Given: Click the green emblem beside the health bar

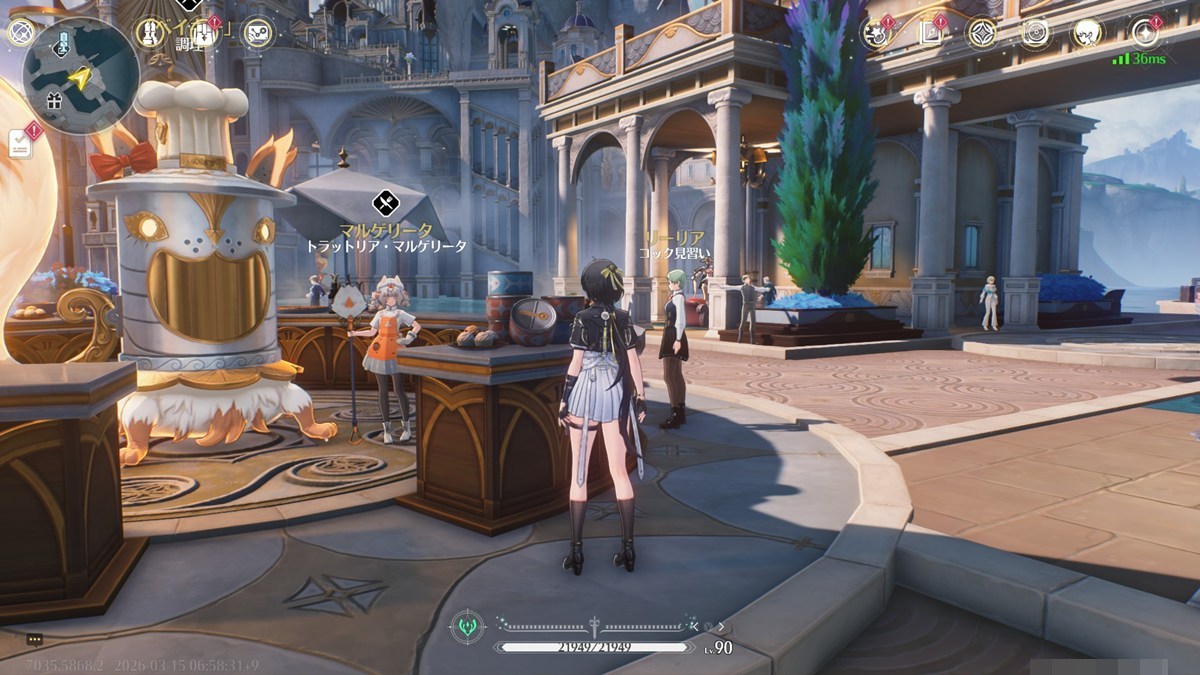Looking at the screenshot, I should pyautogui.click(x=467, y=627).
